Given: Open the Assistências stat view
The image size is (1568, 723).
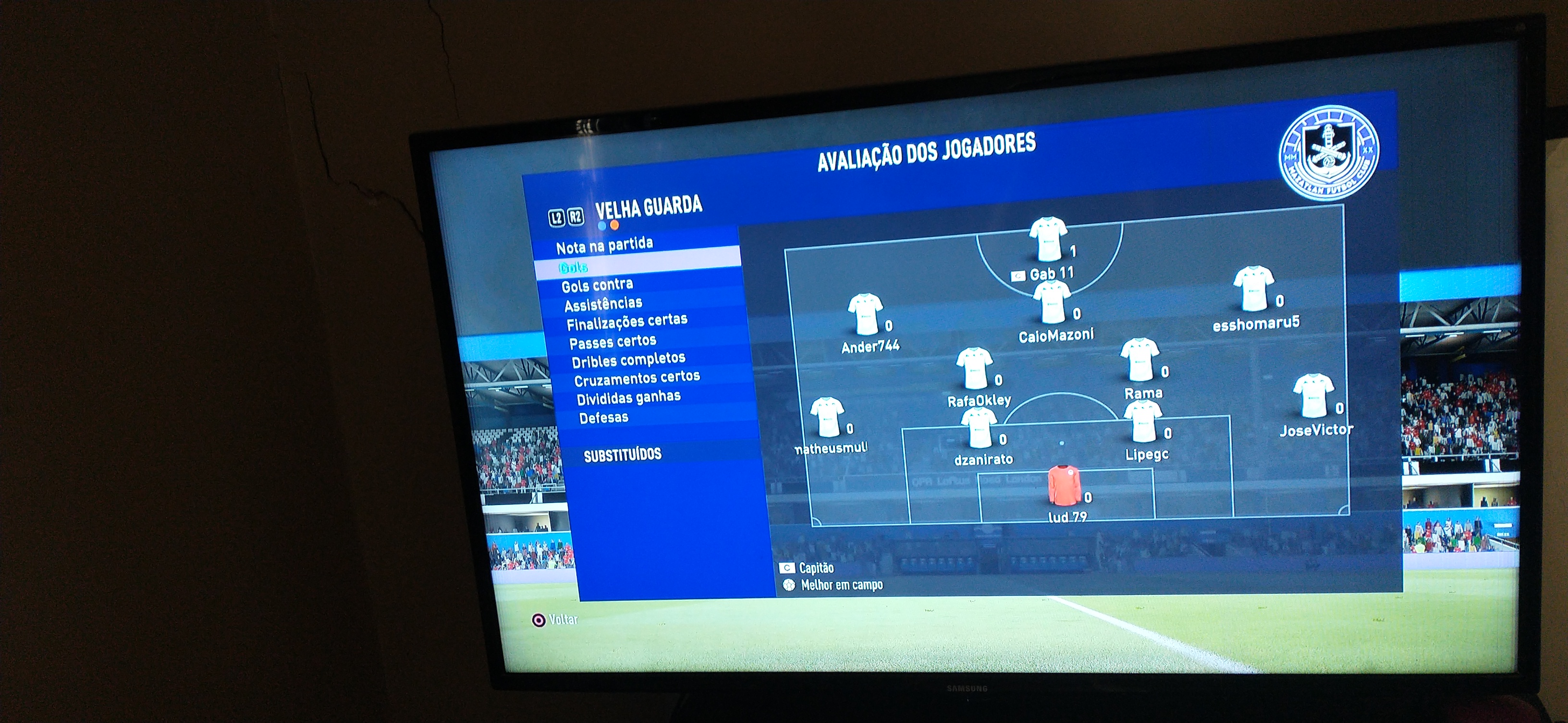Looking at the screenshot, I should pos(602,303).
